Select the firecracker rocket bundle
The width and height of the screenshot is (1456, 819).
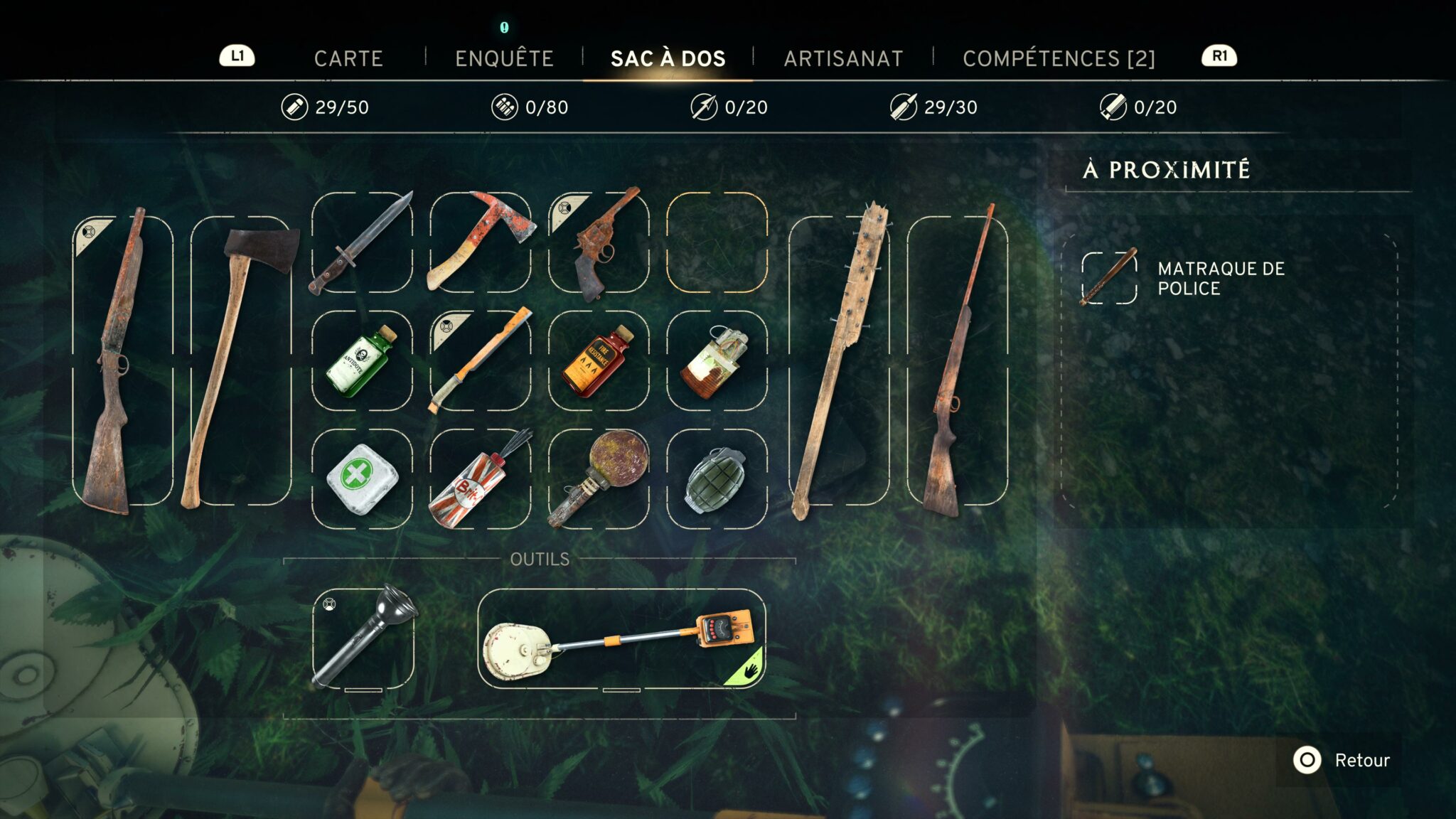[481, 479]
